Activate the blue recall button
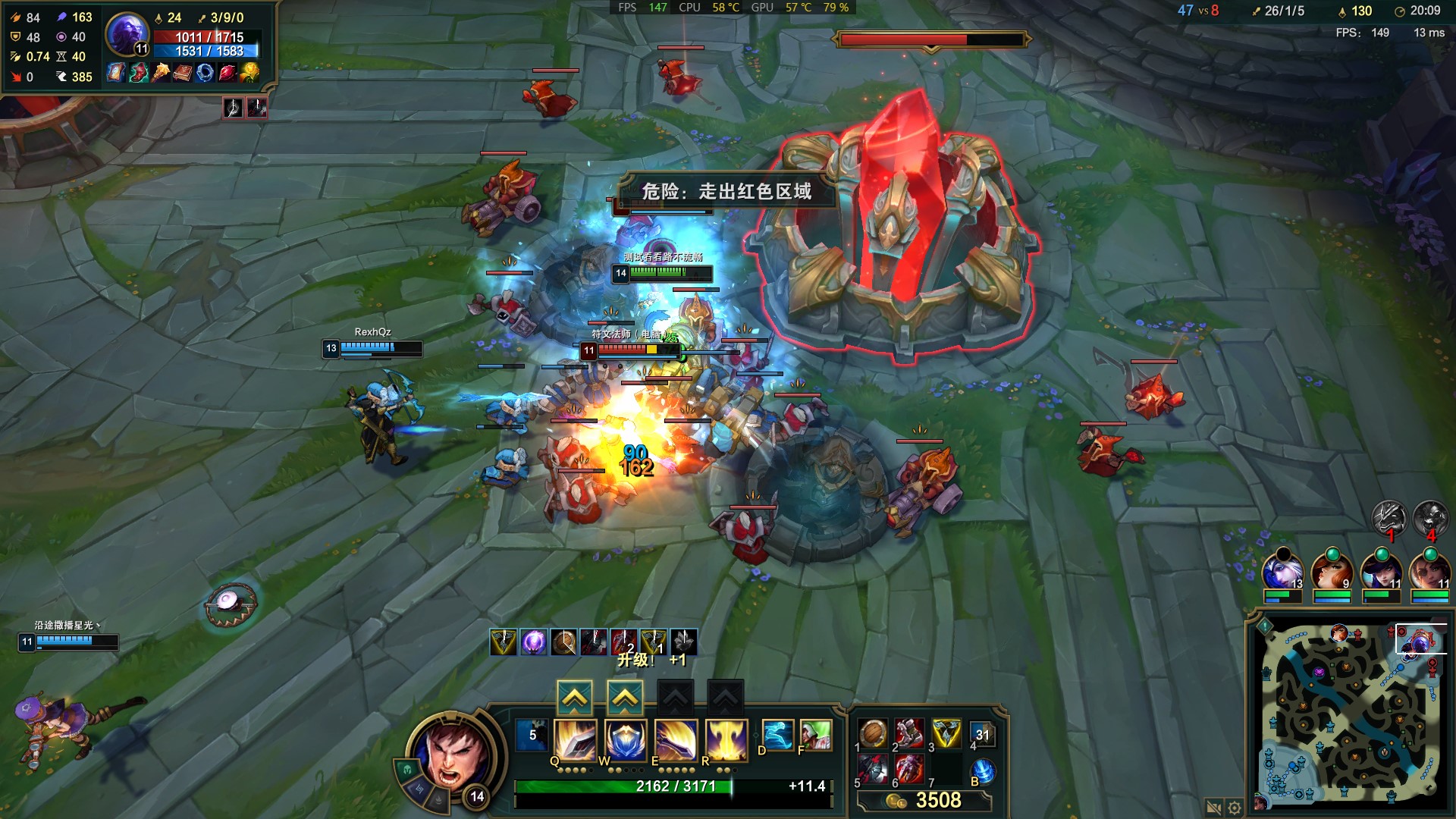The image size is (1456, 819). point(982,771)
